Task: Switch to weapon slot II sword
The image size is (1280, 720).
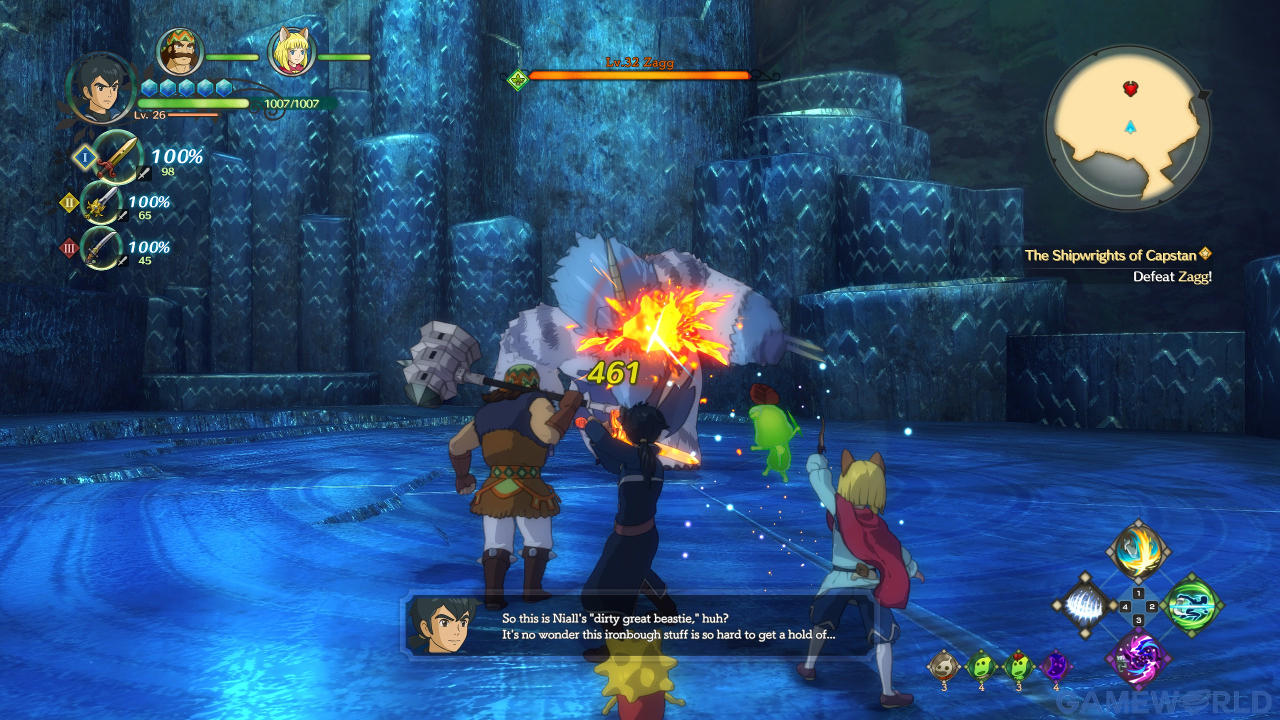Action: (x=102, y=203)
